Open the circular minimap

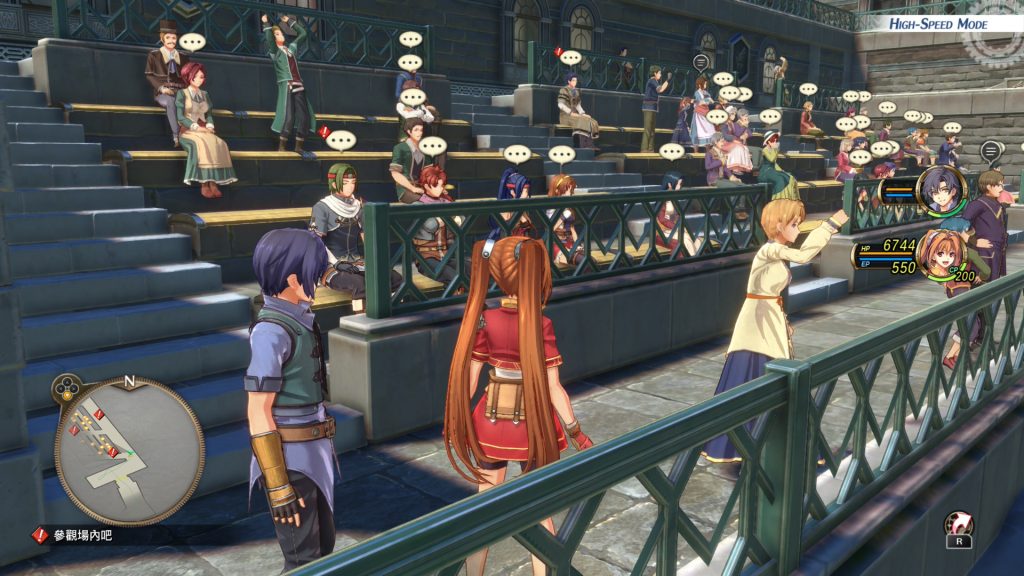pos(129,450)
